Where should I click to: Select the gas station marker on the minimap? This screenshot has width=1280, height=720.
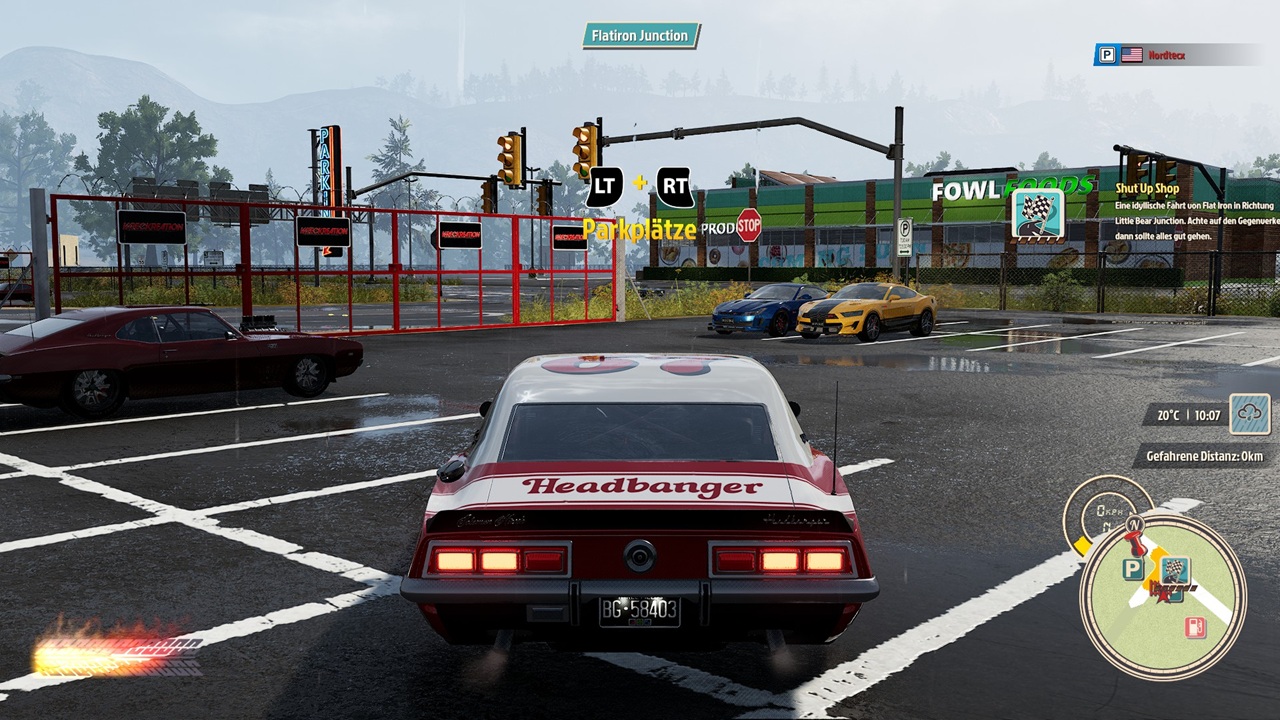[x=1194, y=628]
